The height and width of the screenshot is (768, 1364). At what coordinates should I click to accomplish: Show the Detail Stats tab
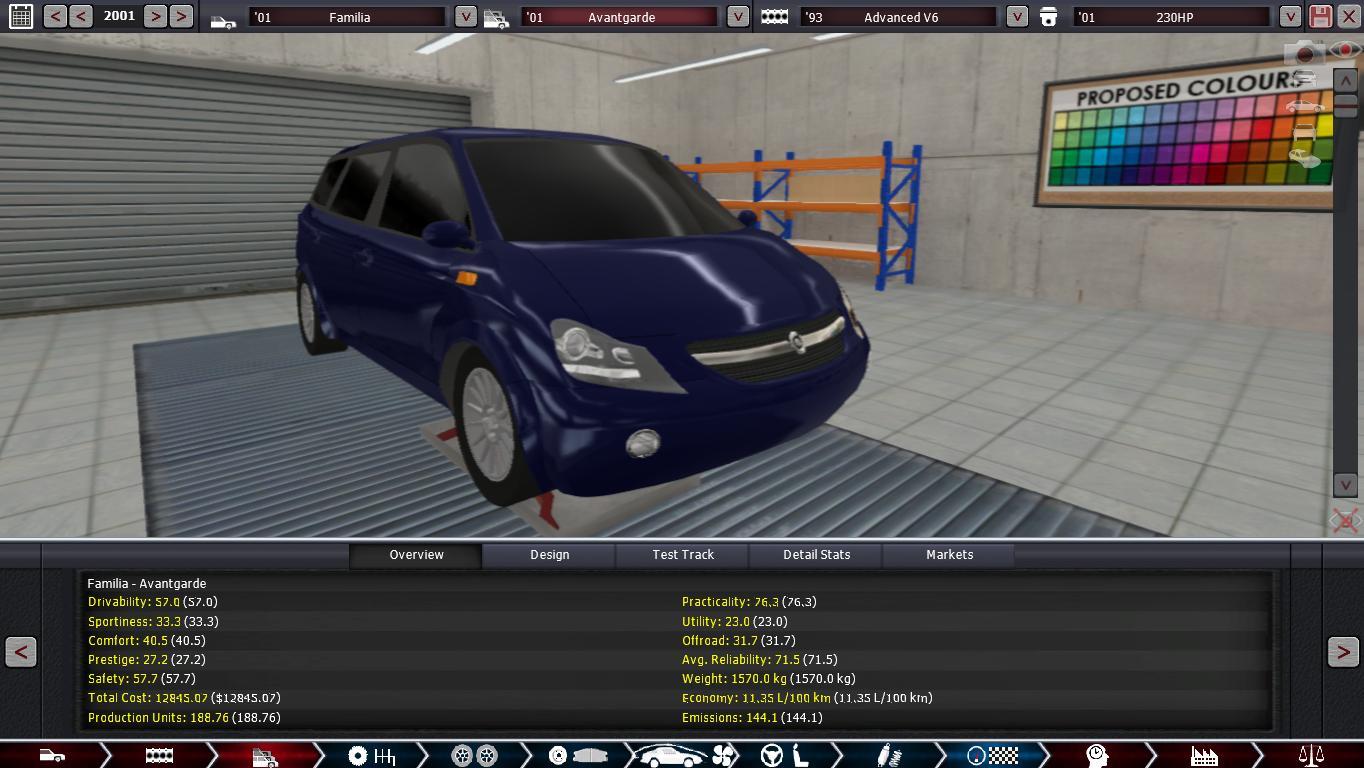pos(816,555)
